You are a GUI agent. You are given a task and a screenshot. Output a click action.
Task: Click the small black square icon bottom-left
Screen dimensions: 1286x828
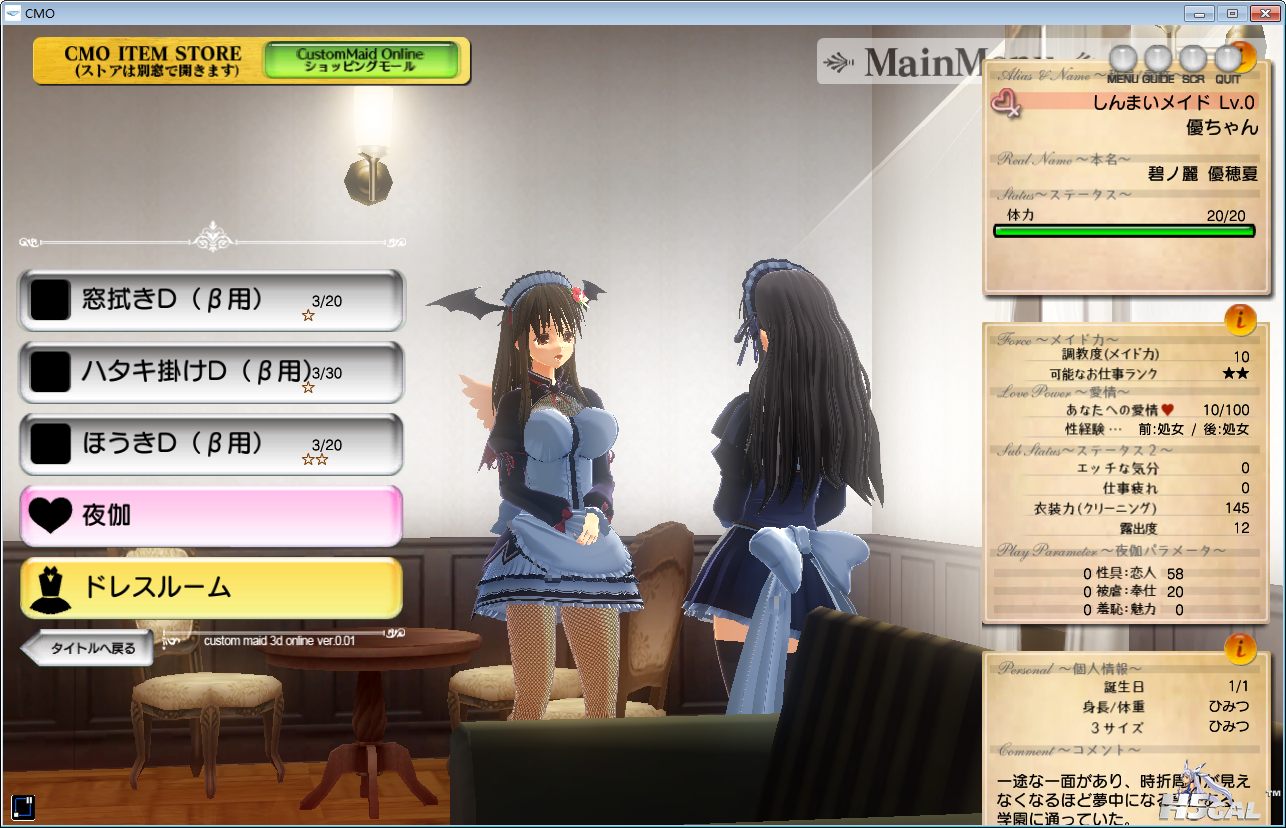click(23, 806)
